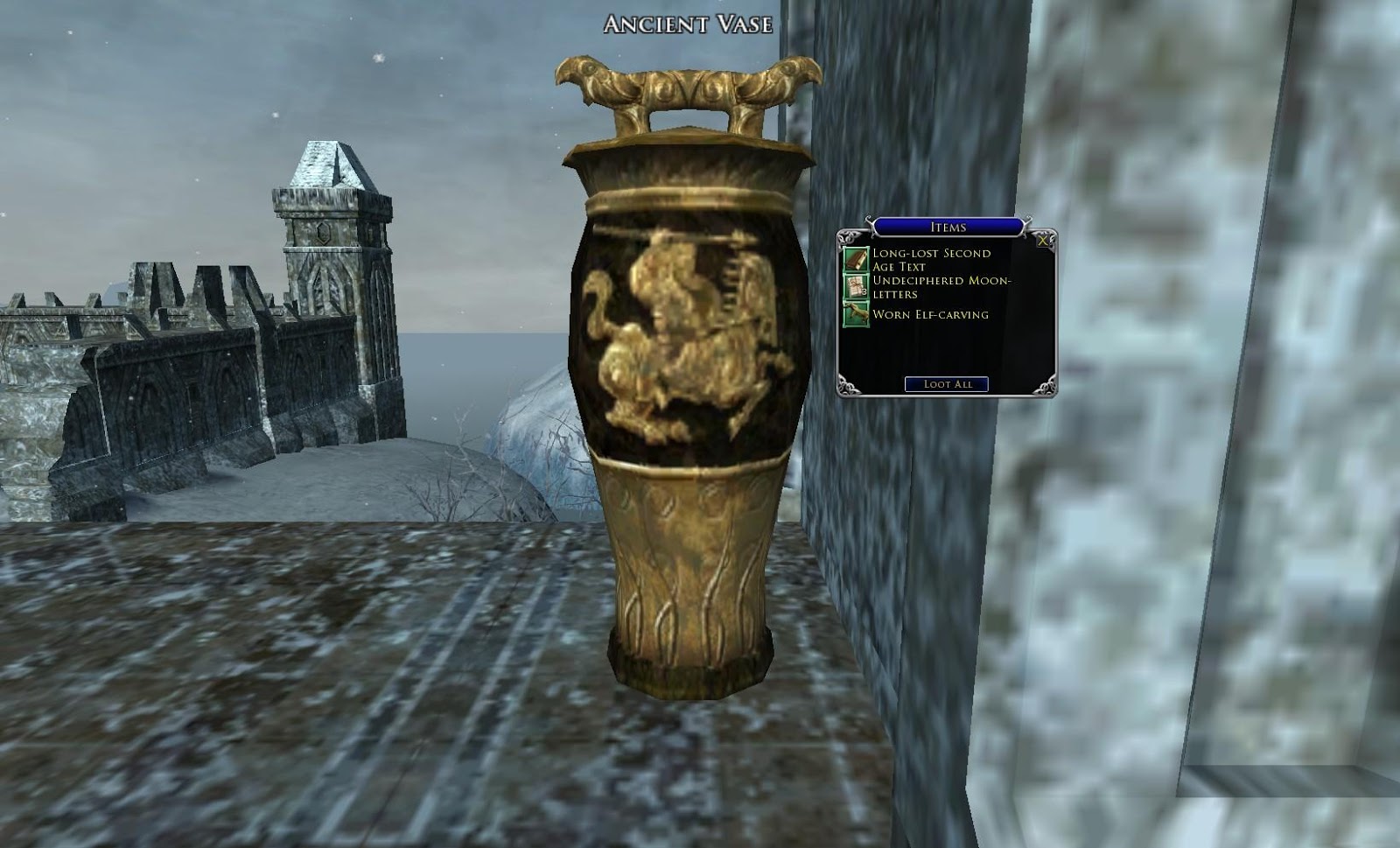
Task: Click the carved wood artwork in the third loot slot
Action: [x=855, y=312]
